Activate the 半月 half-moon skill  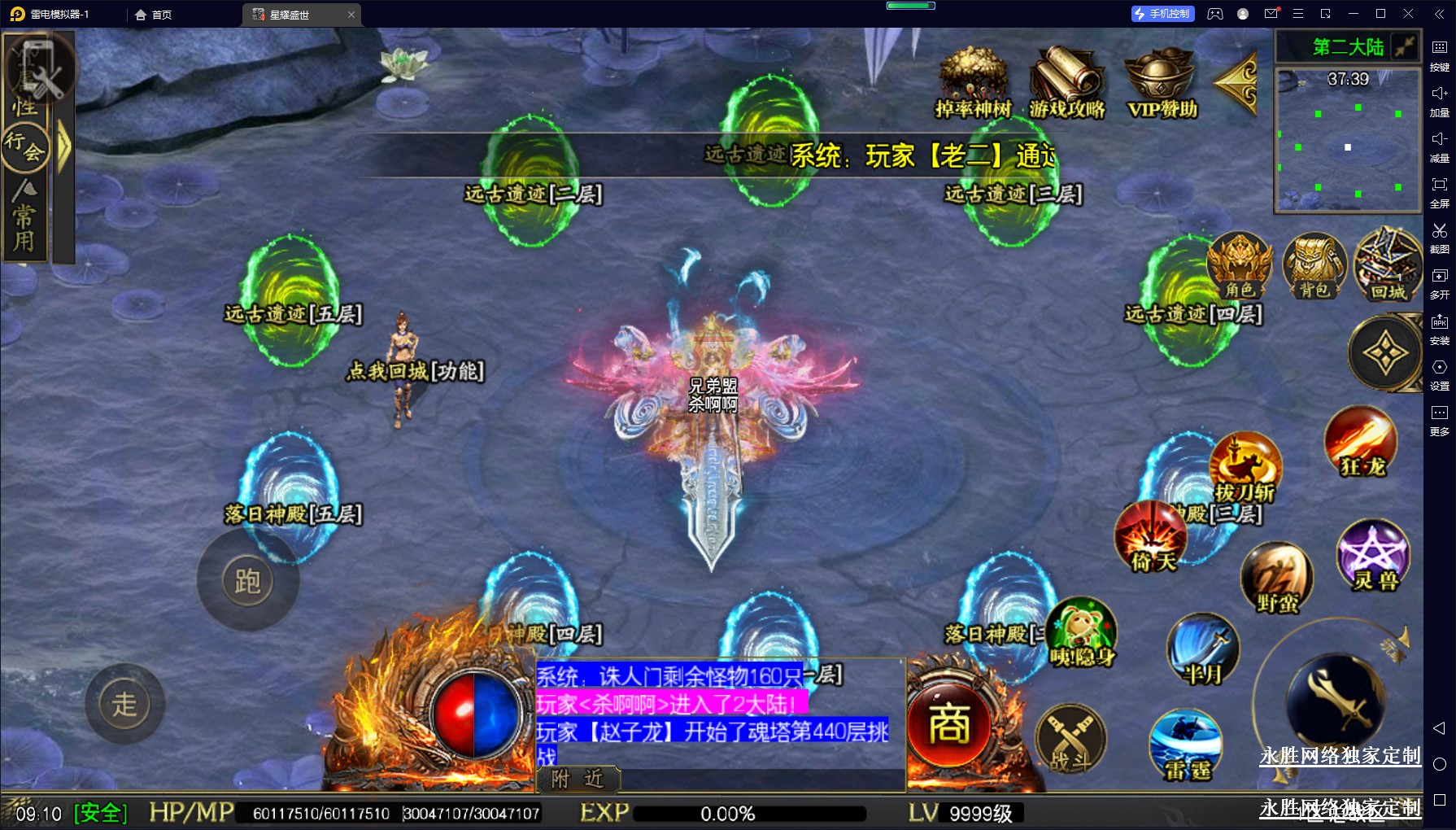1202,649
